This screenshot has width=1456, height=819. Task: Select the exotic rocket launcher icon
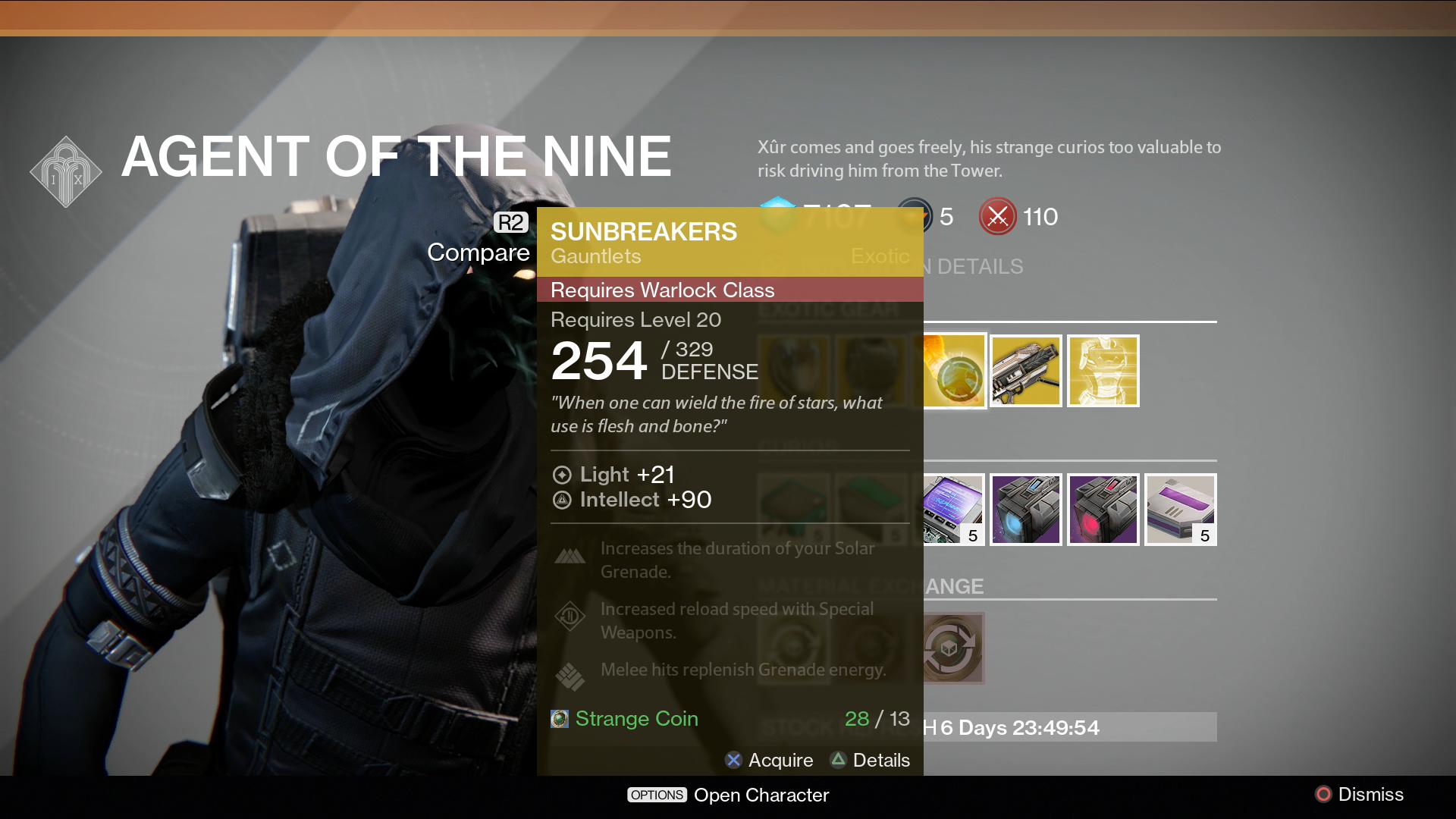coord(1025,371)
